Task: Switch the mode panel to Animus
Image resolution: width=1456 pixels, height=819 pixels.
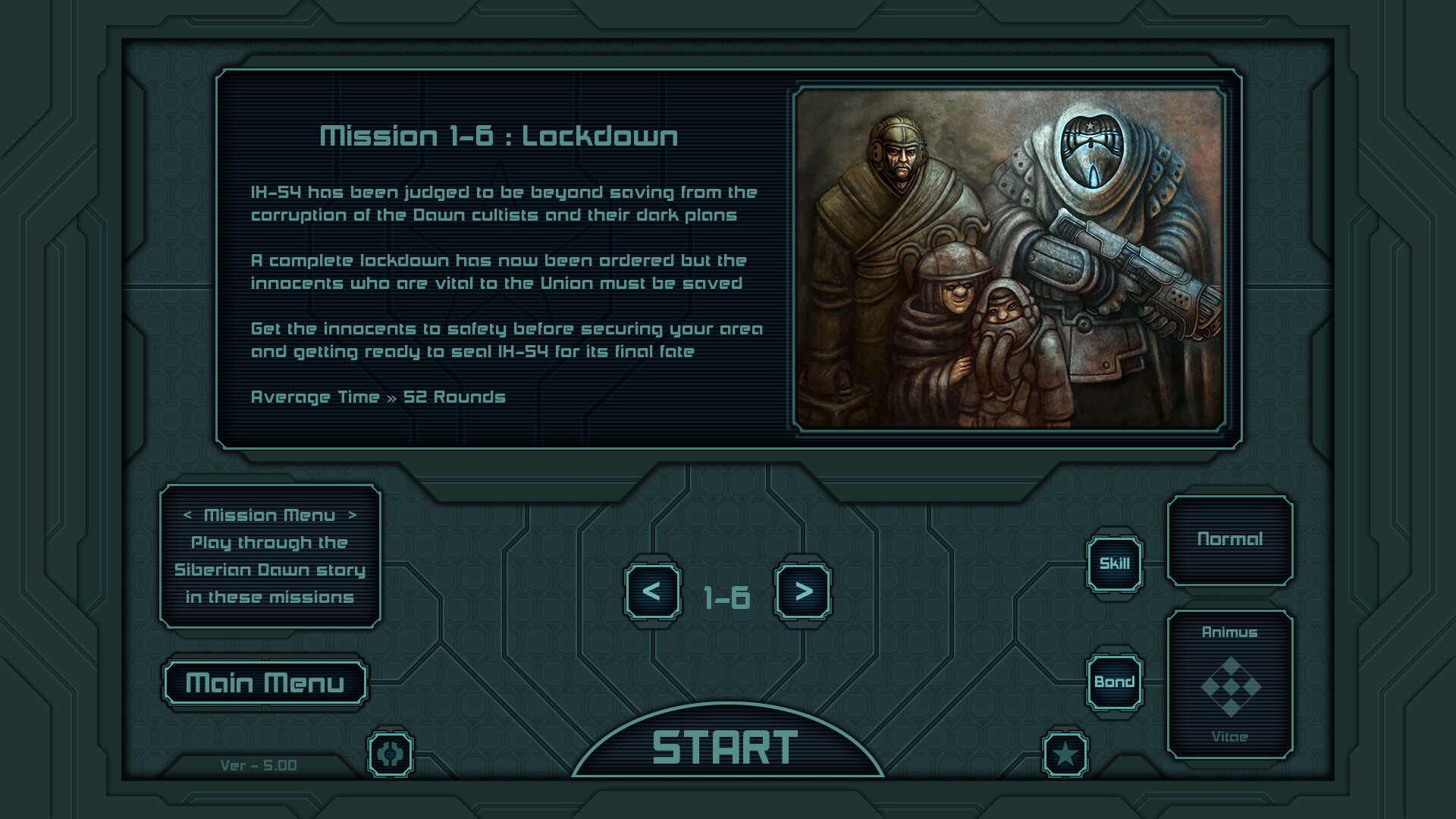Action: click(x=1232, y=633)
